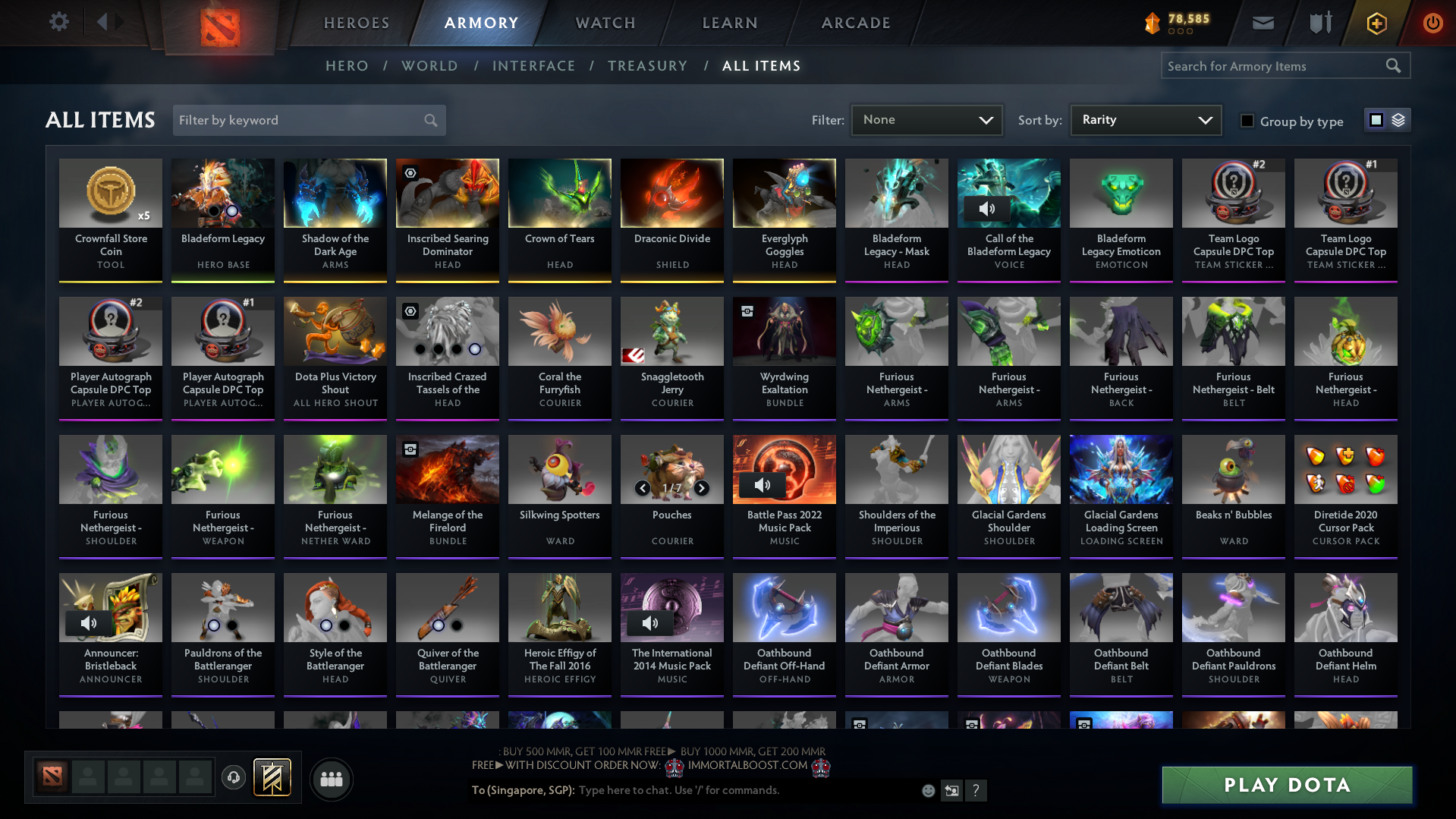This screenshot has height=819, width=1456.
Task: Play the Call of the Bladeform Legacy voice
Action: [x=987, y=208]
